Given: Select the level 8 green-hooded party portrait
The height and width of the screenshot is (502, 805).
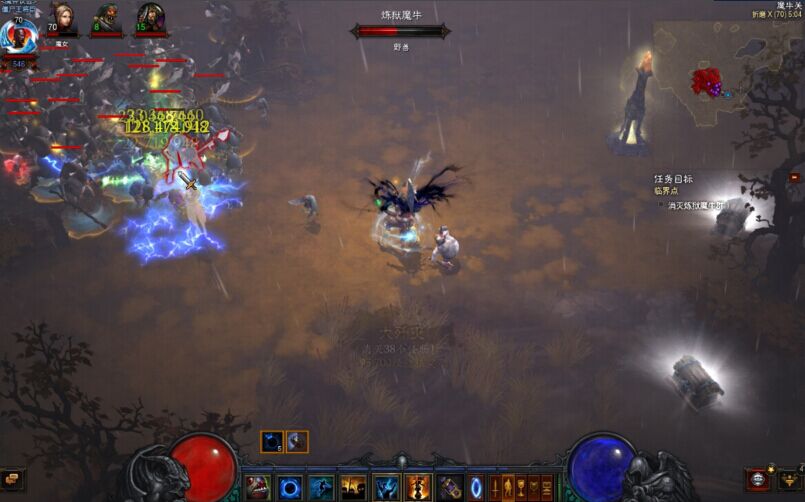Looking at the screenshot, I should point(107,18).
